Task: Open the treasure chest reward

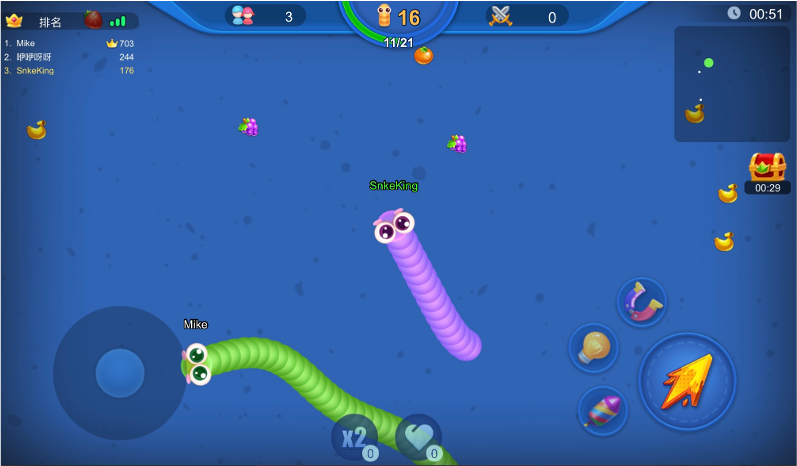Action: (767, 167)
